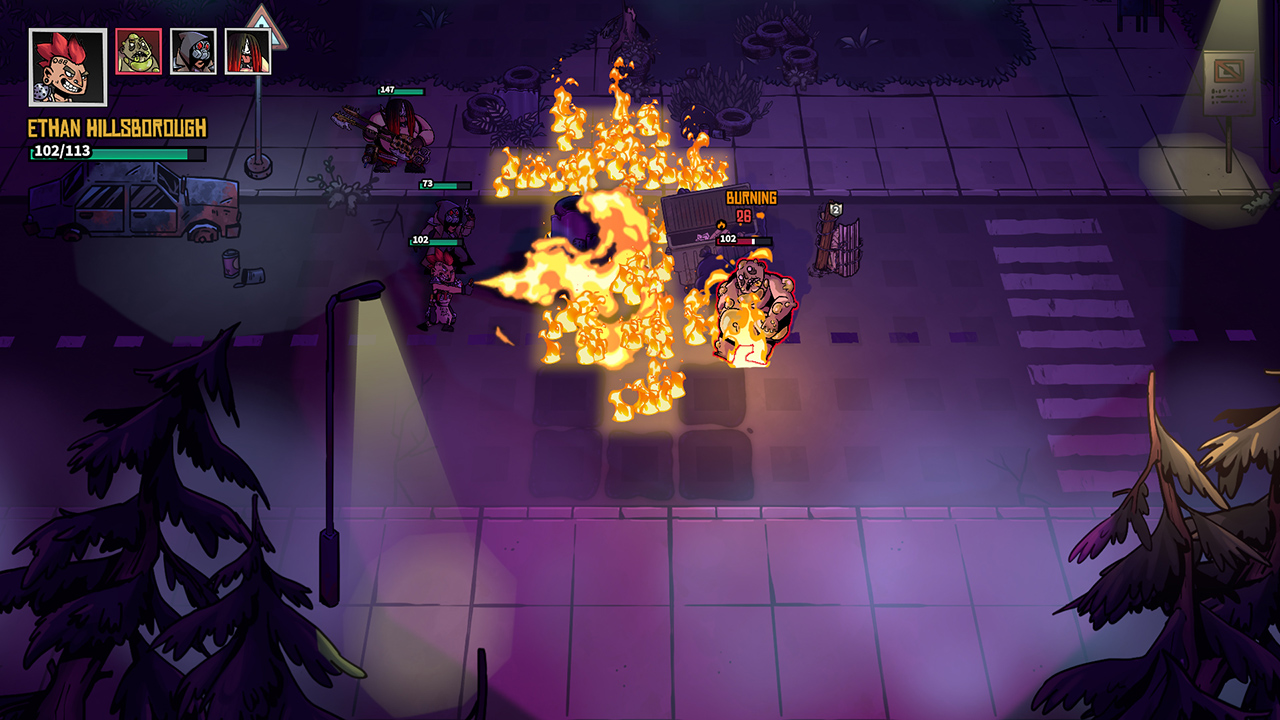Click the flame burning status icon

click(721, 225)
